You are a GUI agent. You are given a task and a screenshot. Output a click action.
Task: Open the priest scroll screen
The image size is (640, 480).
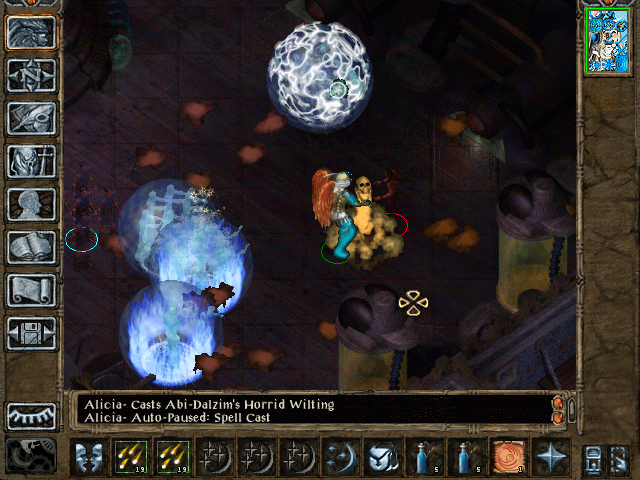(31, 290)
